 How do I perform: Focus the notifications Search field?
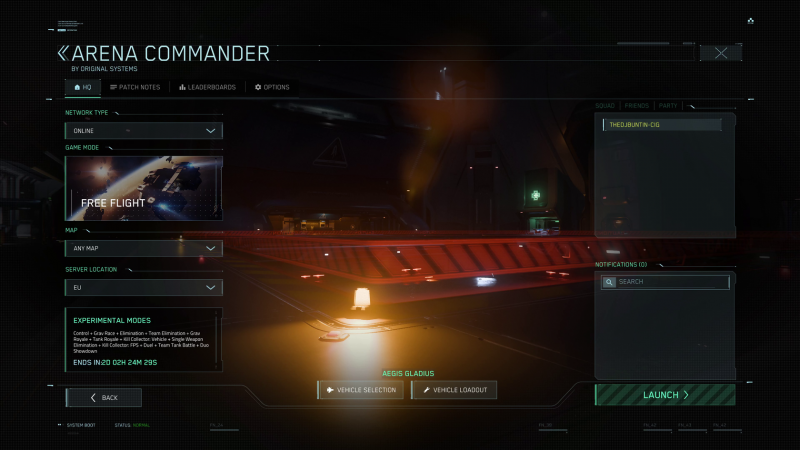click(665, 282)
